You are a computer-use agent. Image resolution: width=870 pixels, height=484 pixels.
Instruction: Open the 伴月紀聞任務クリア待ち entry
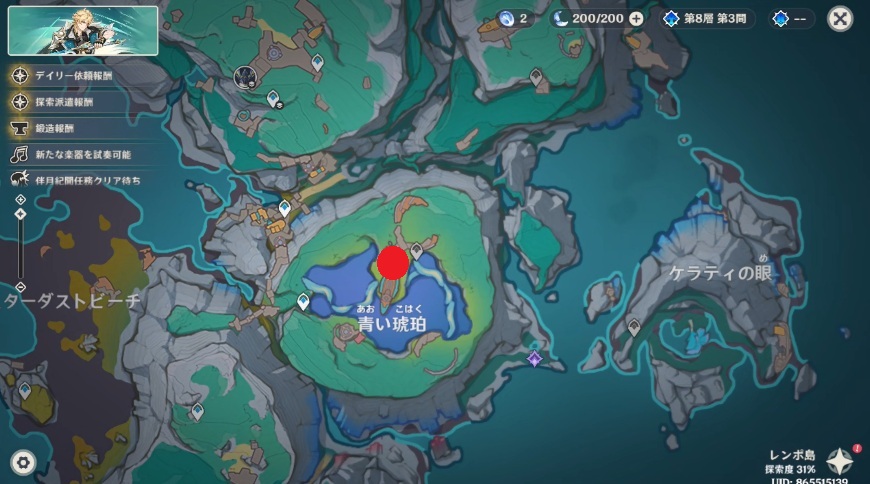[75, 180]
